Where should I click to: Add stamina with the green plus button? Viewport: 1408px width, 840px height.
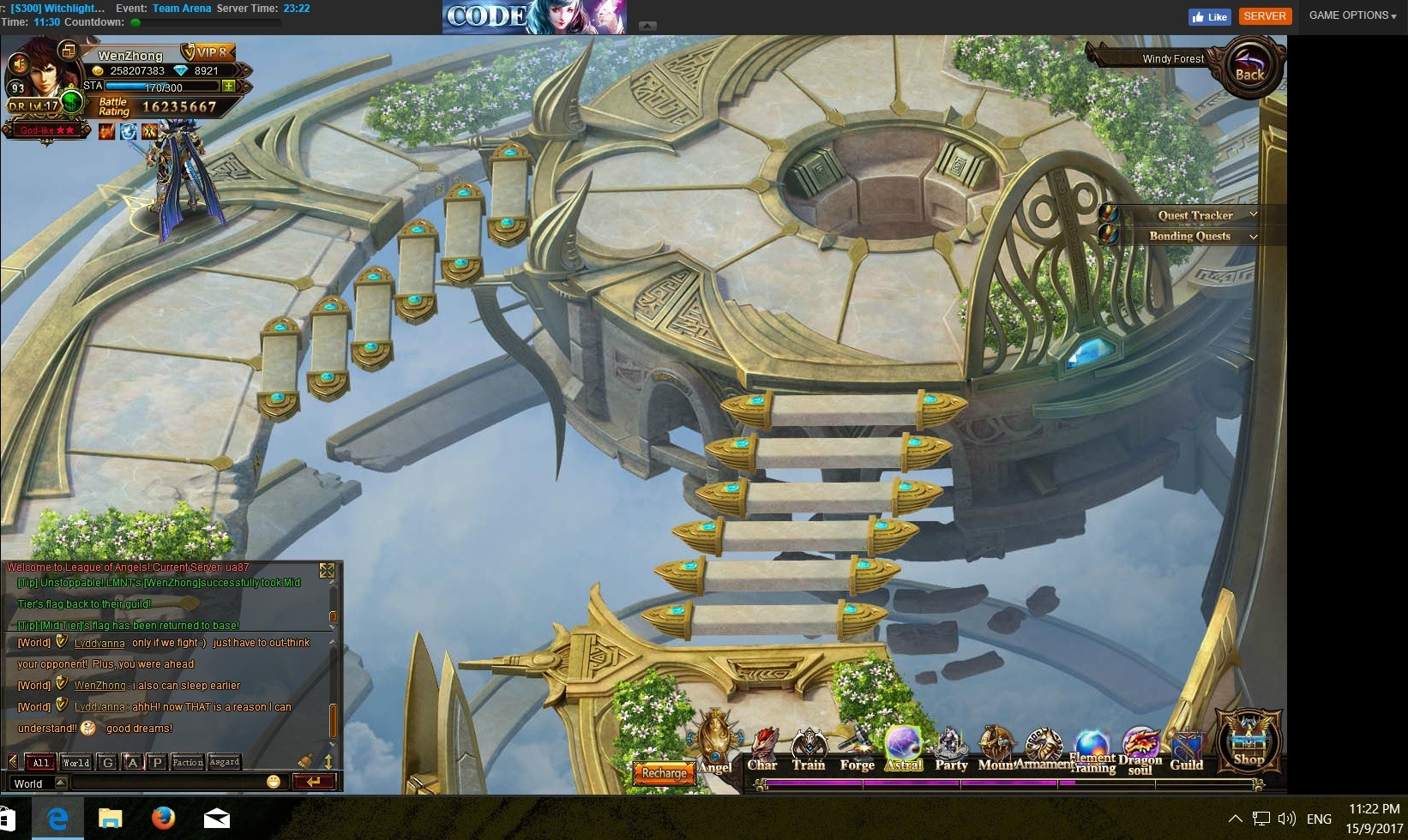(x=229, y=86)
